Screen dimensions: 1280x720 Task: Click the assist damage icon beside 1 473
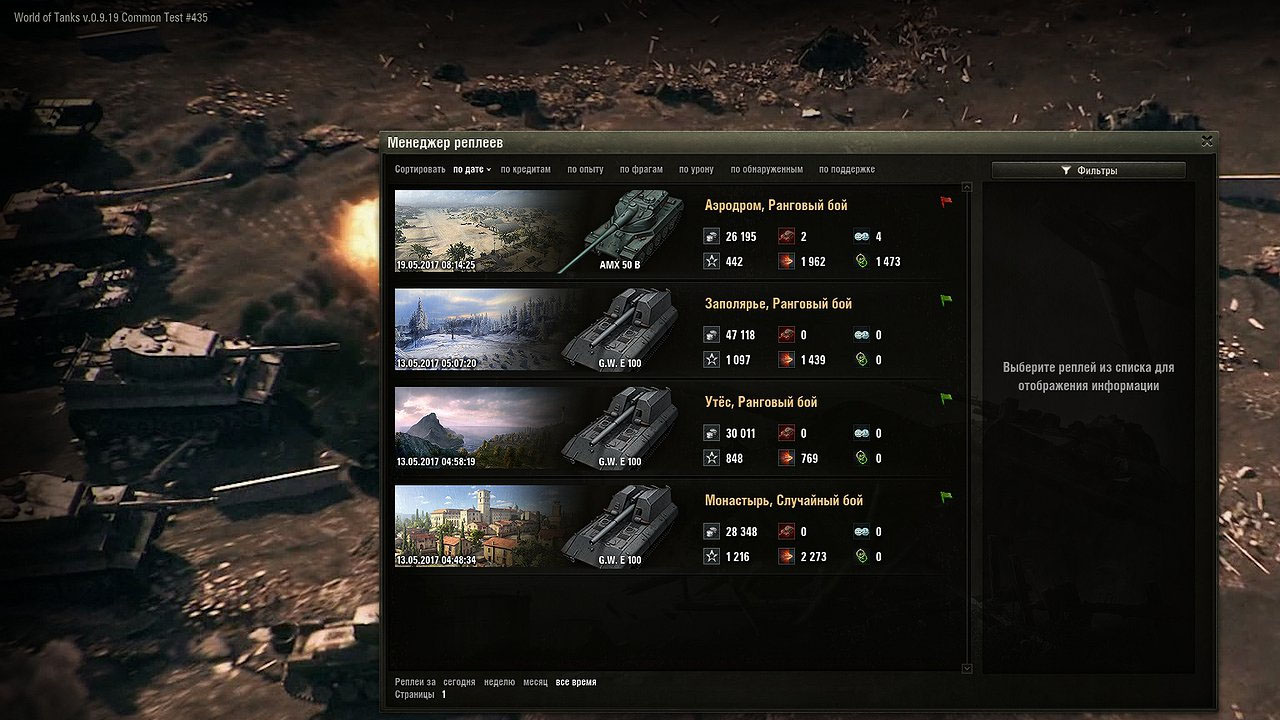(862, 261)
